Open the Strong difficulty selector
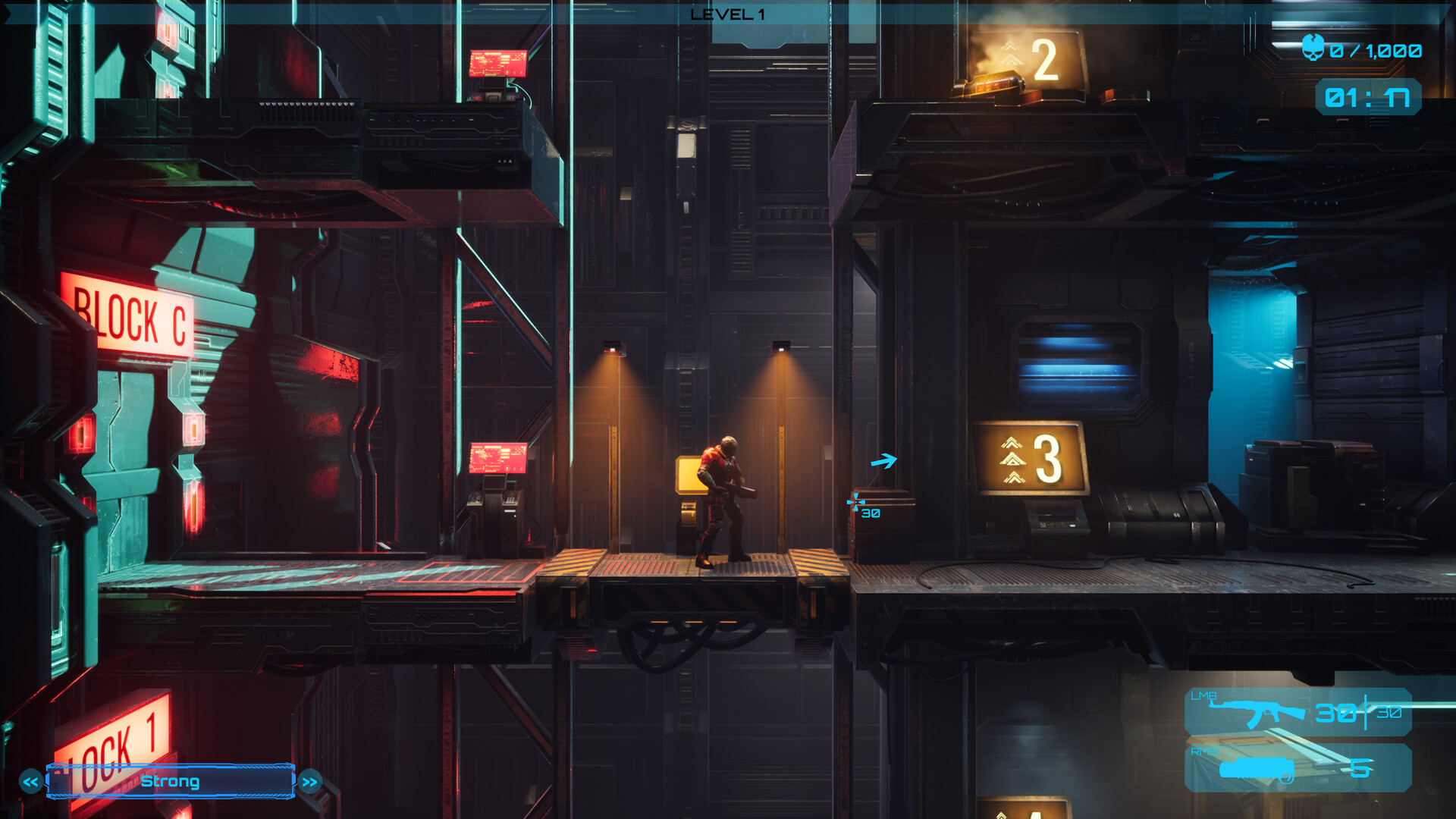 pyautogui.click(x=171, y=781)
